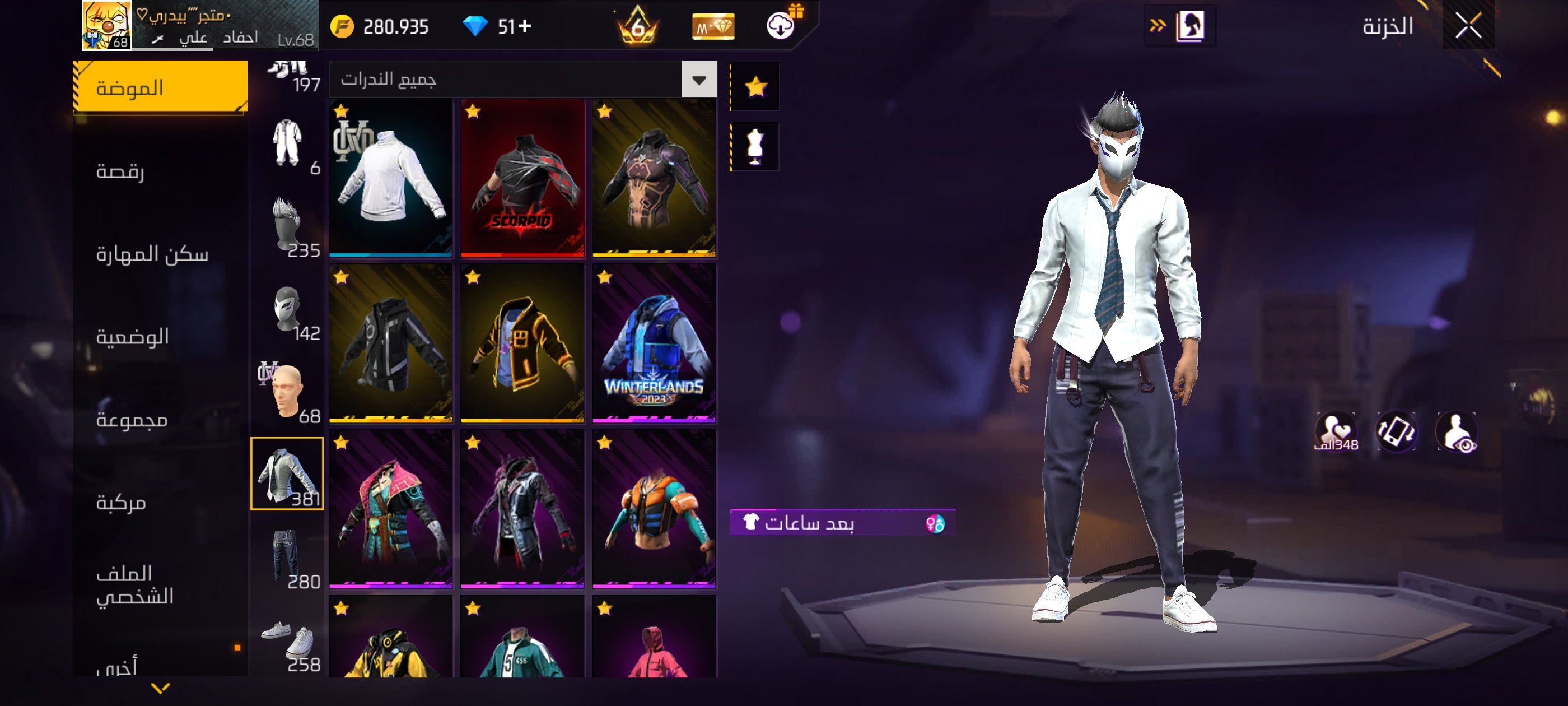Open the مركبة vehicle tab
The width and height of the screenshot is (1568, 706).
pyautogui.click(x=121, y=503)
